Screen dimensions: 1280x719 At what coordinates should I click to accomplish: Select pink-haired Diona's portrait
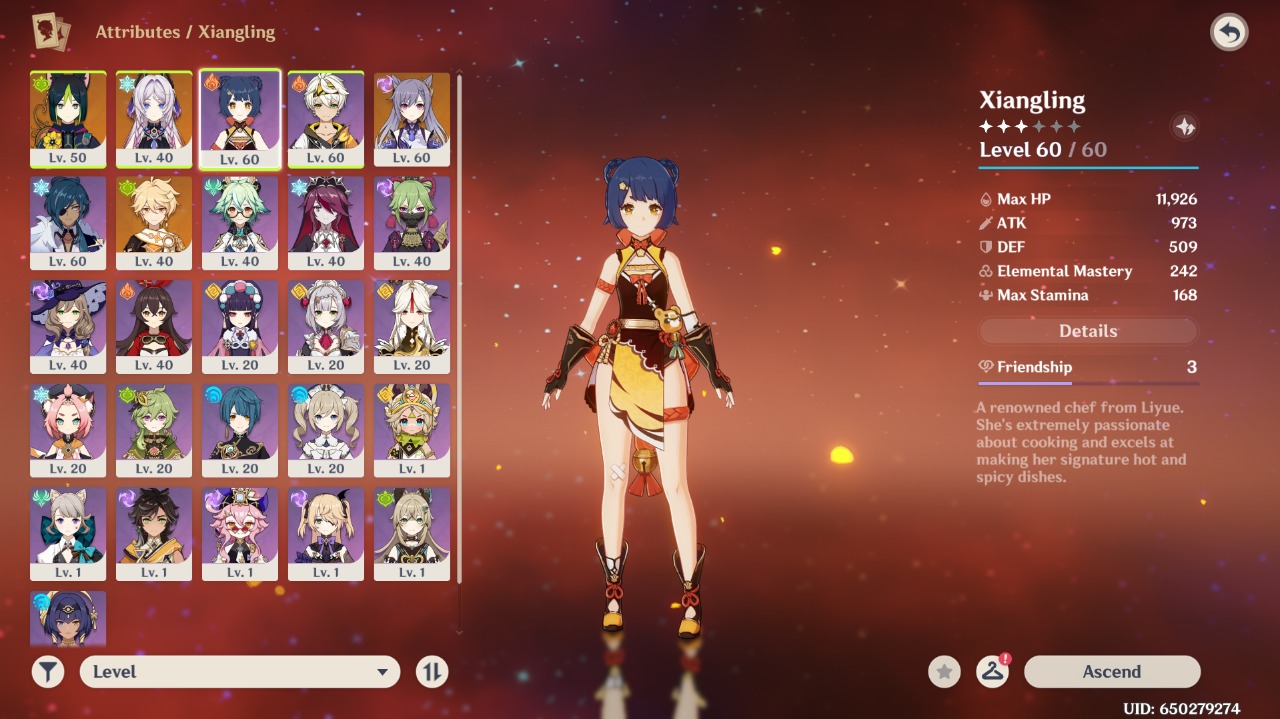[68, 431]
